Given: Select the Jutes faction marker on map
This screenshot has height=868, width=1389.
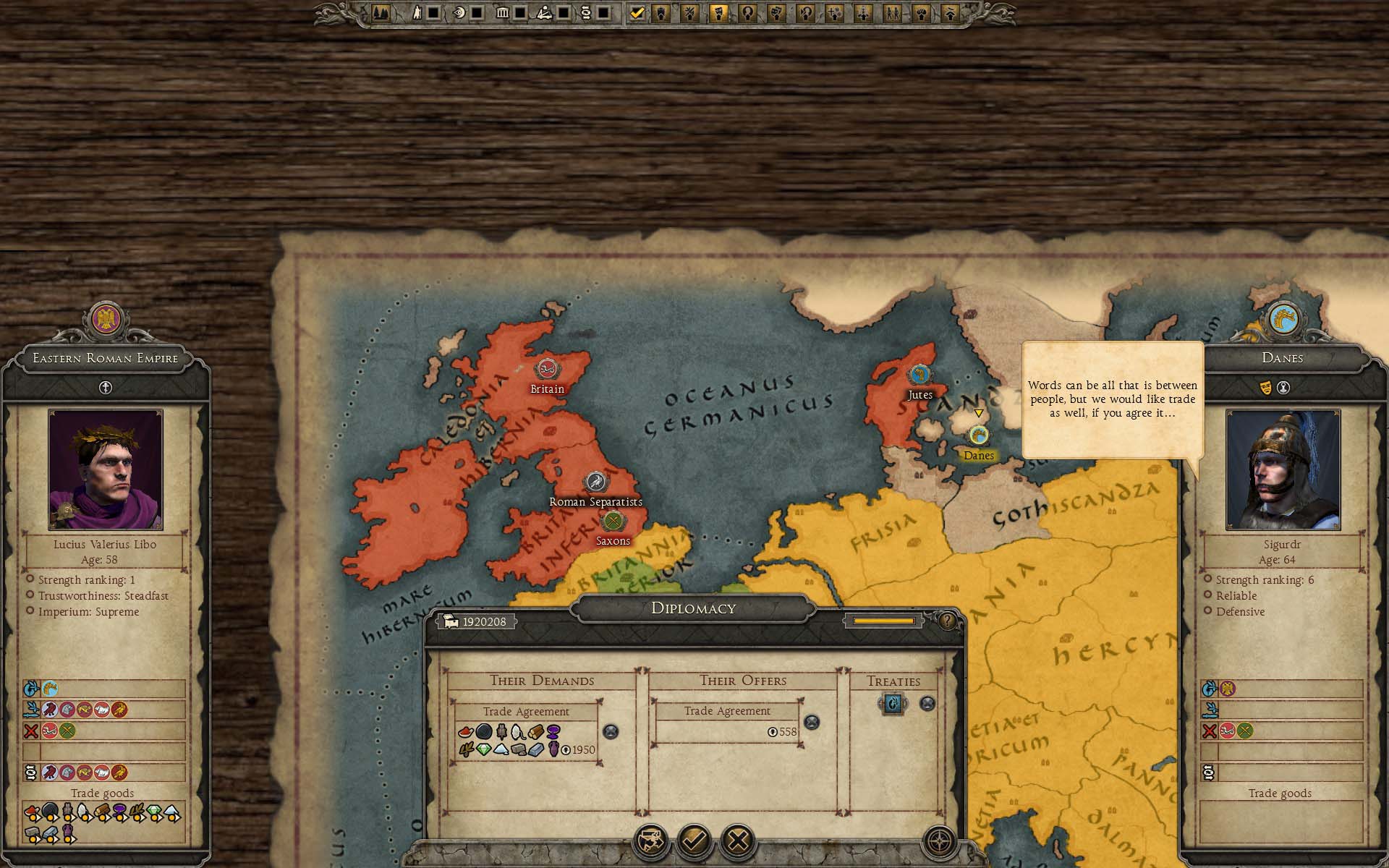Looking at the screenshot, I should [x=919, y=375].
